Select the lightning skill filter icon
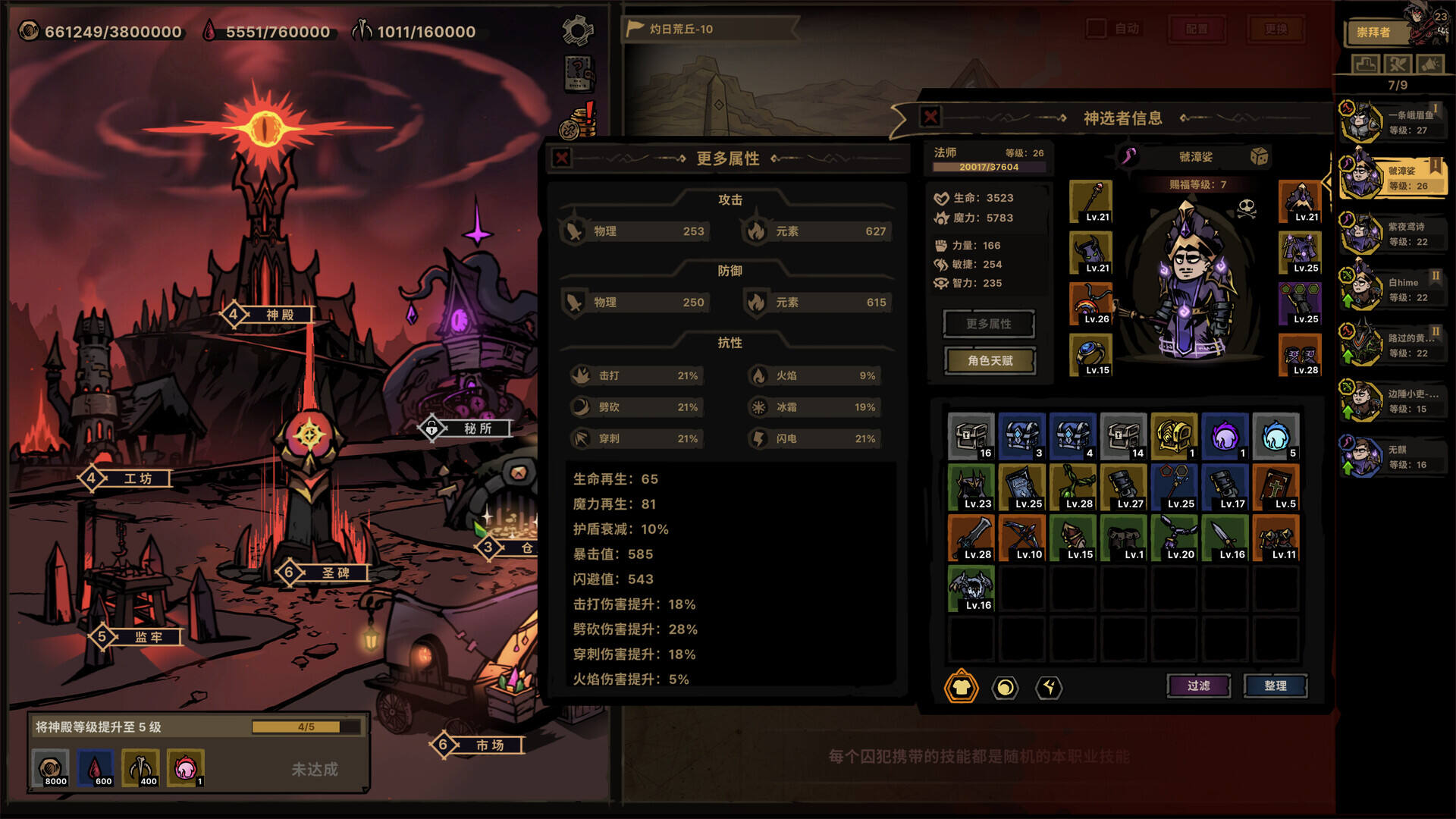This screenshot has width=1456, height=819. [1048, 689]
